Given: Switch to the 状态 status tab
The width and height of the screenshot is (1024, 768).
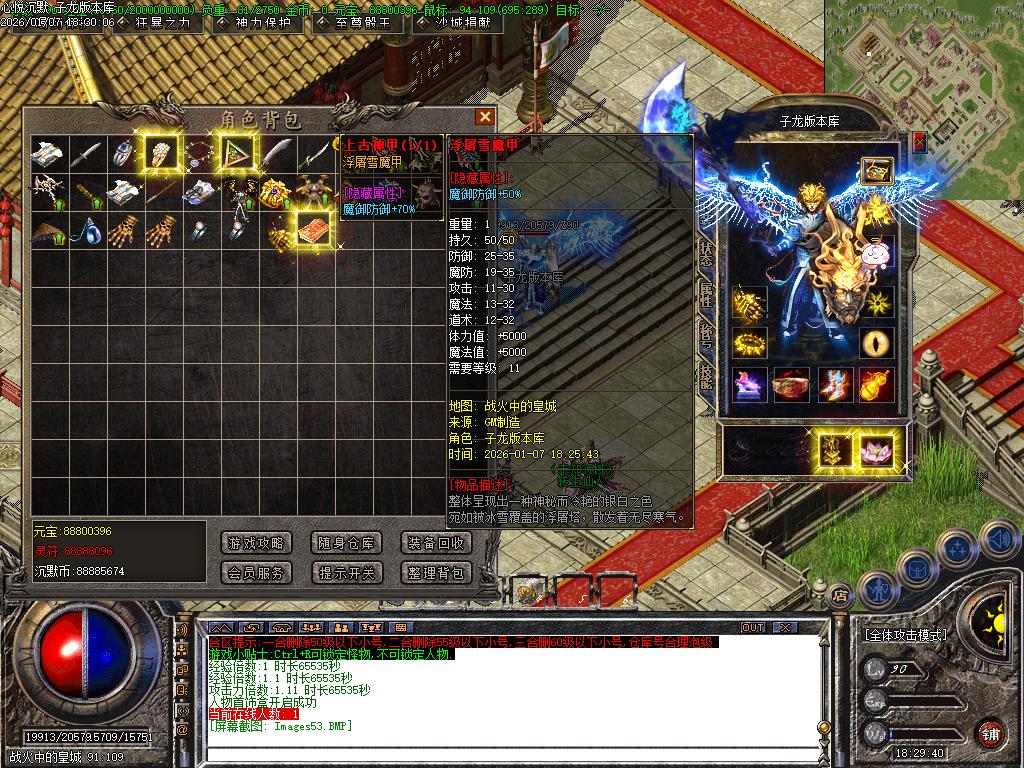Looking at the screenshot, I should click(x=706, y=253).
